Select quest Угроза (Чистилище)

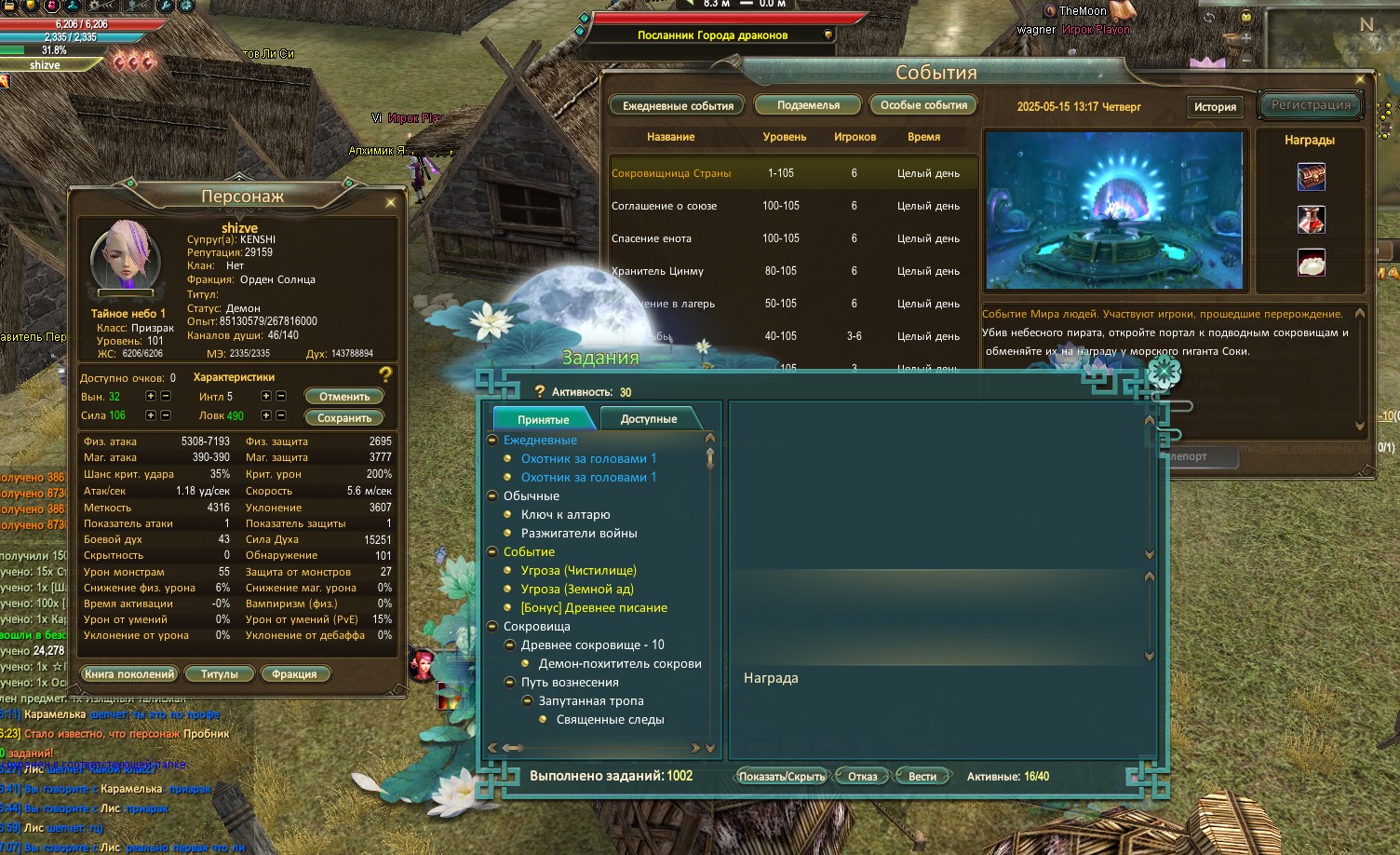coord(579,571)
